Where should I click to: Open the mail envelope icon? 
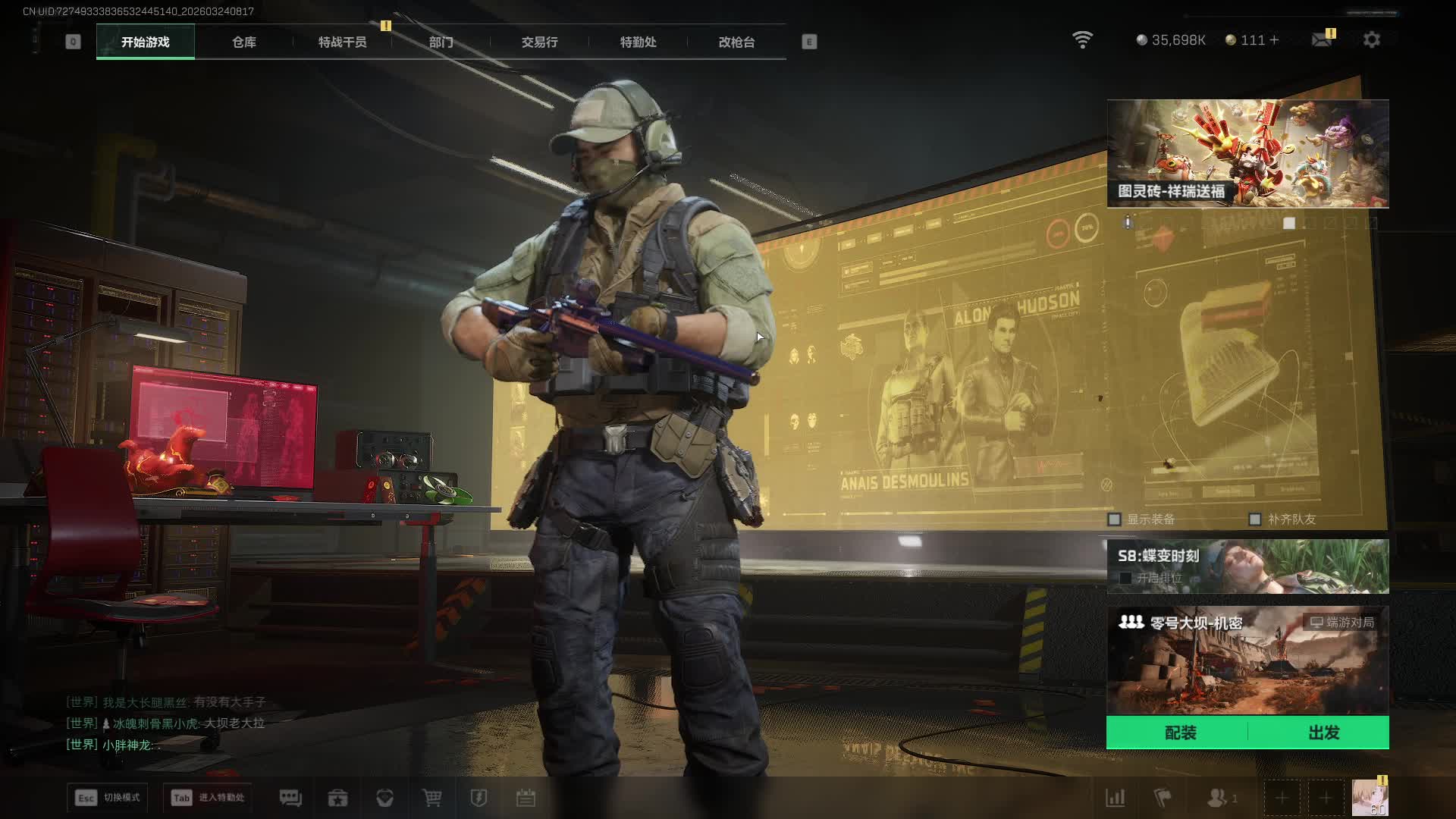[x=1321, y=39]
